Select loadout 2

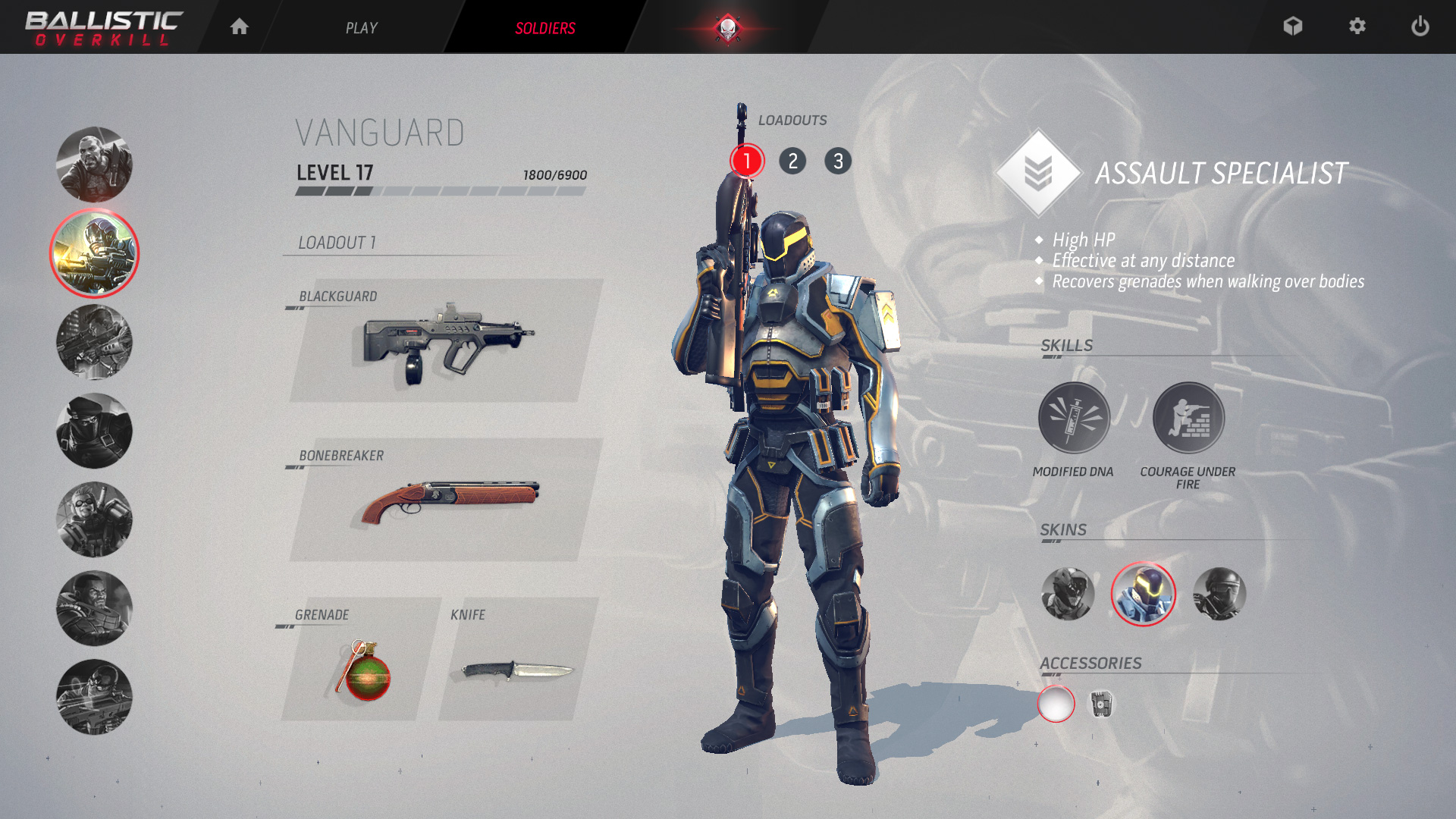tap(792, 161)
